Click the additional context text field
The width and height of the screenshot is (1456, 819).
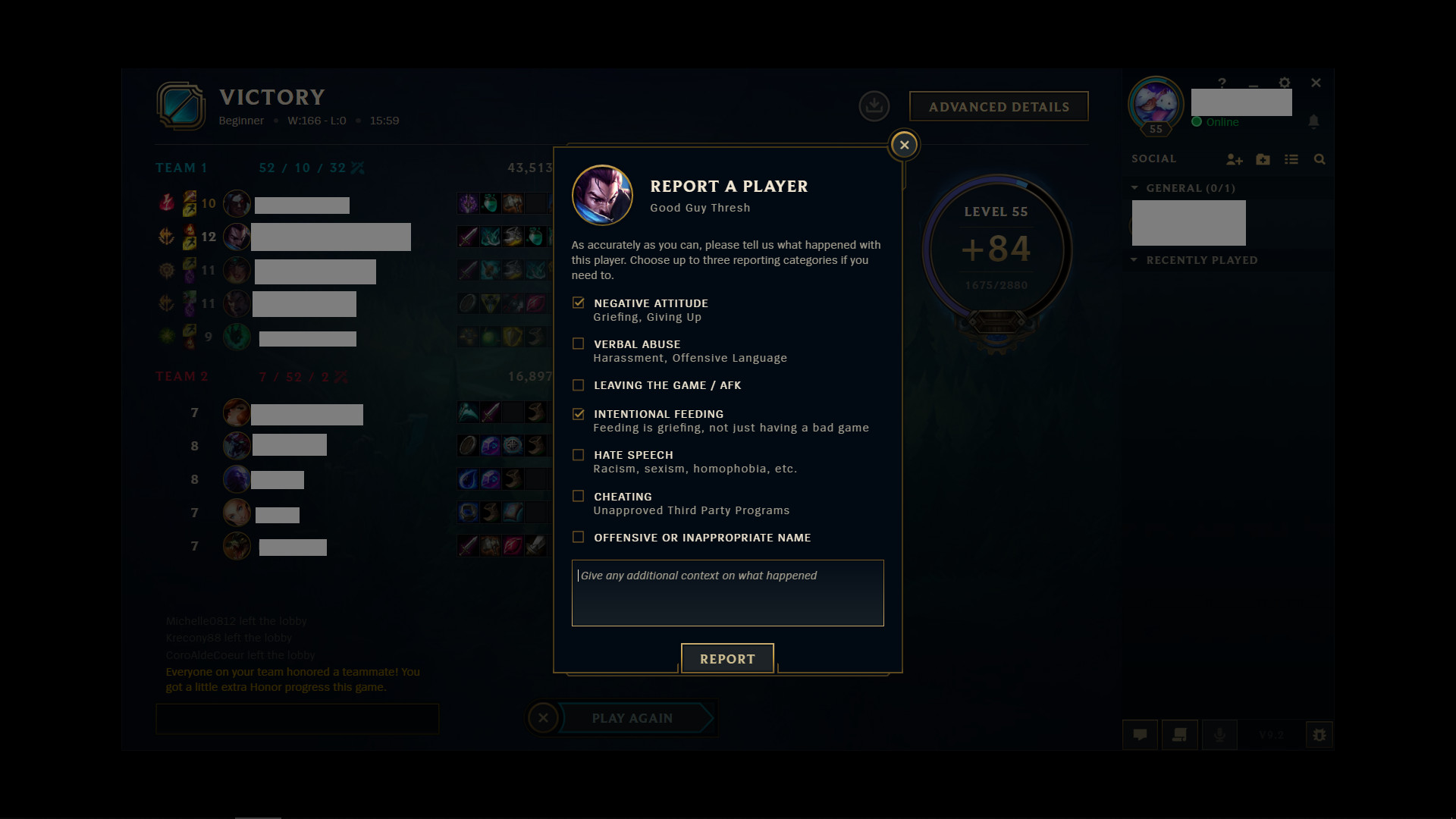[x=727, y=593]
